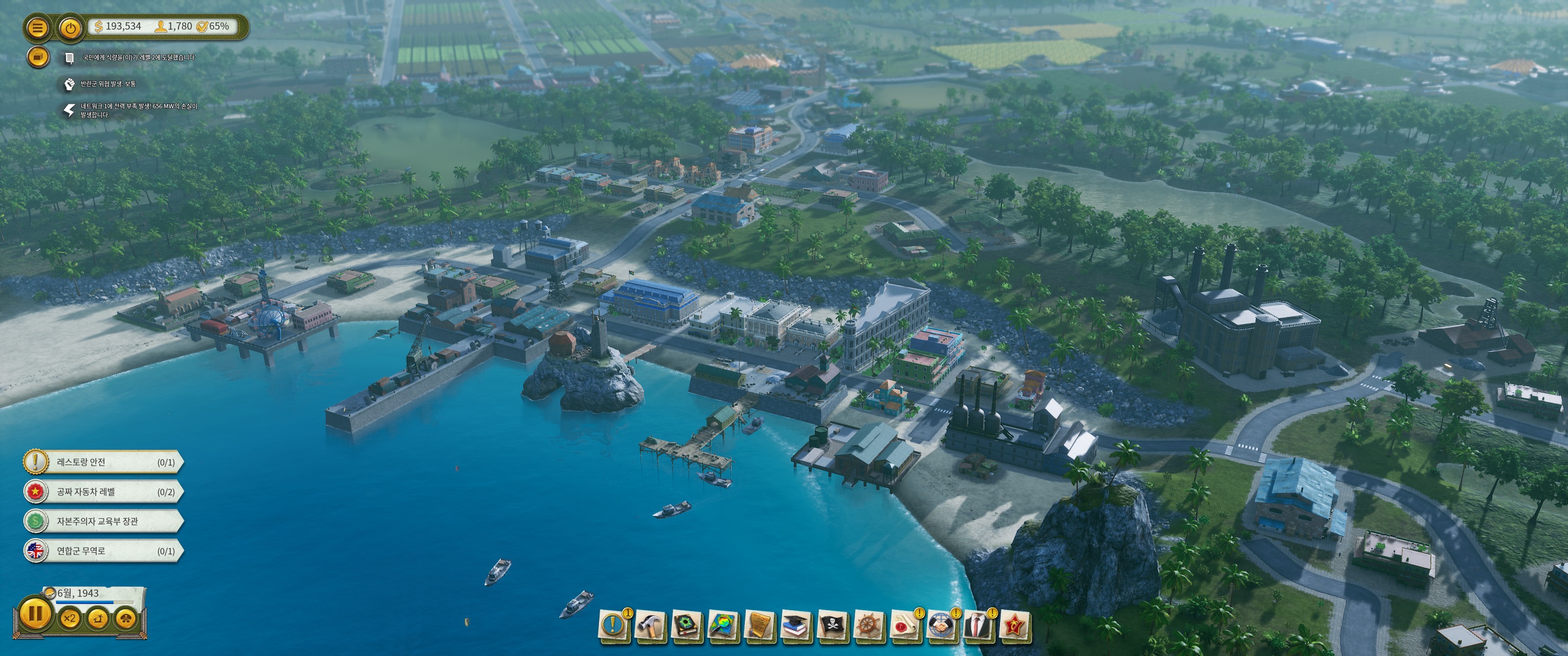Click the palm tree island round button
Viewport: 1568px width, 656px height.
[x=98, y=619]
